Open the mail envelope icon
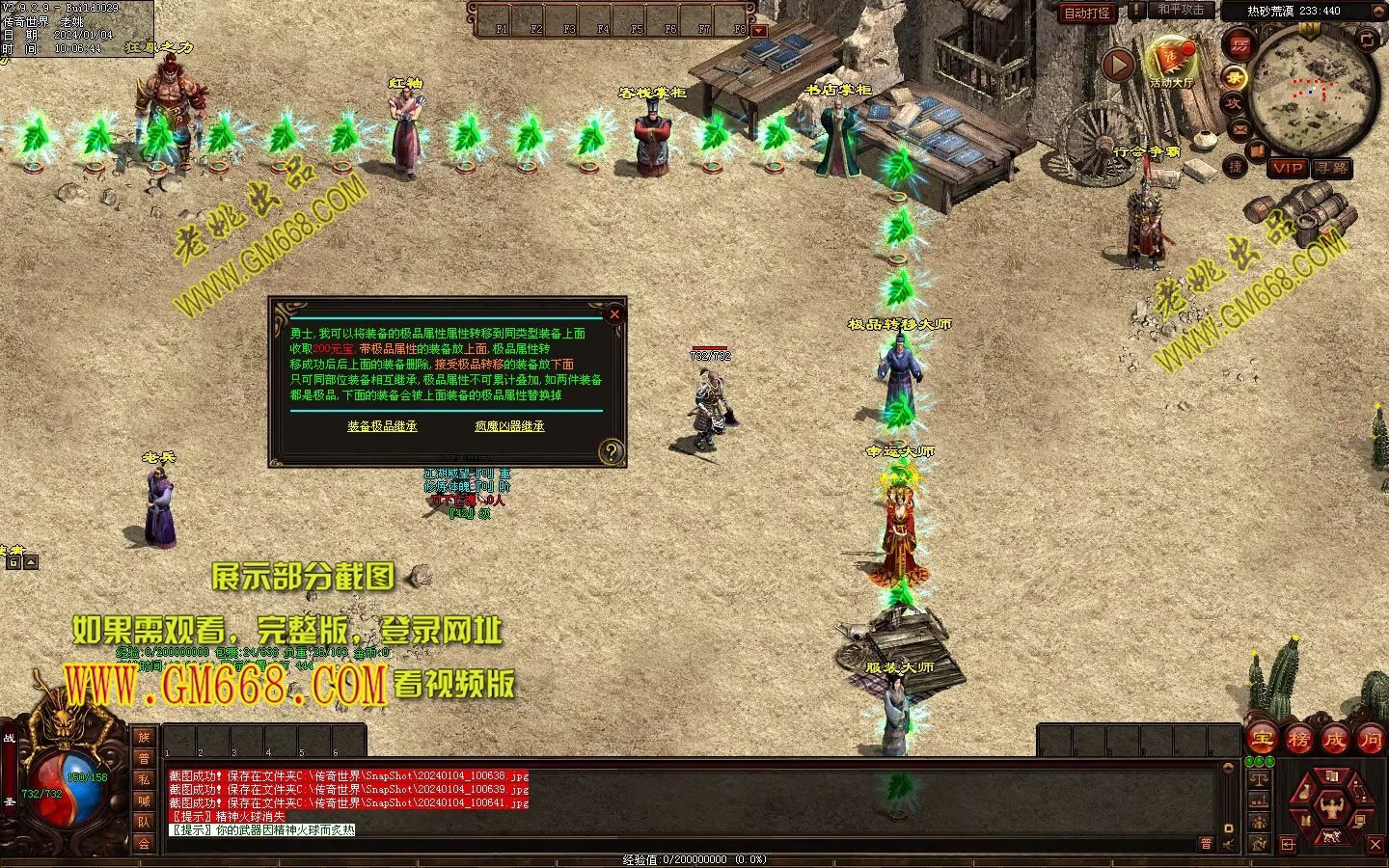1389x868 pixels. pos(1240,128)
